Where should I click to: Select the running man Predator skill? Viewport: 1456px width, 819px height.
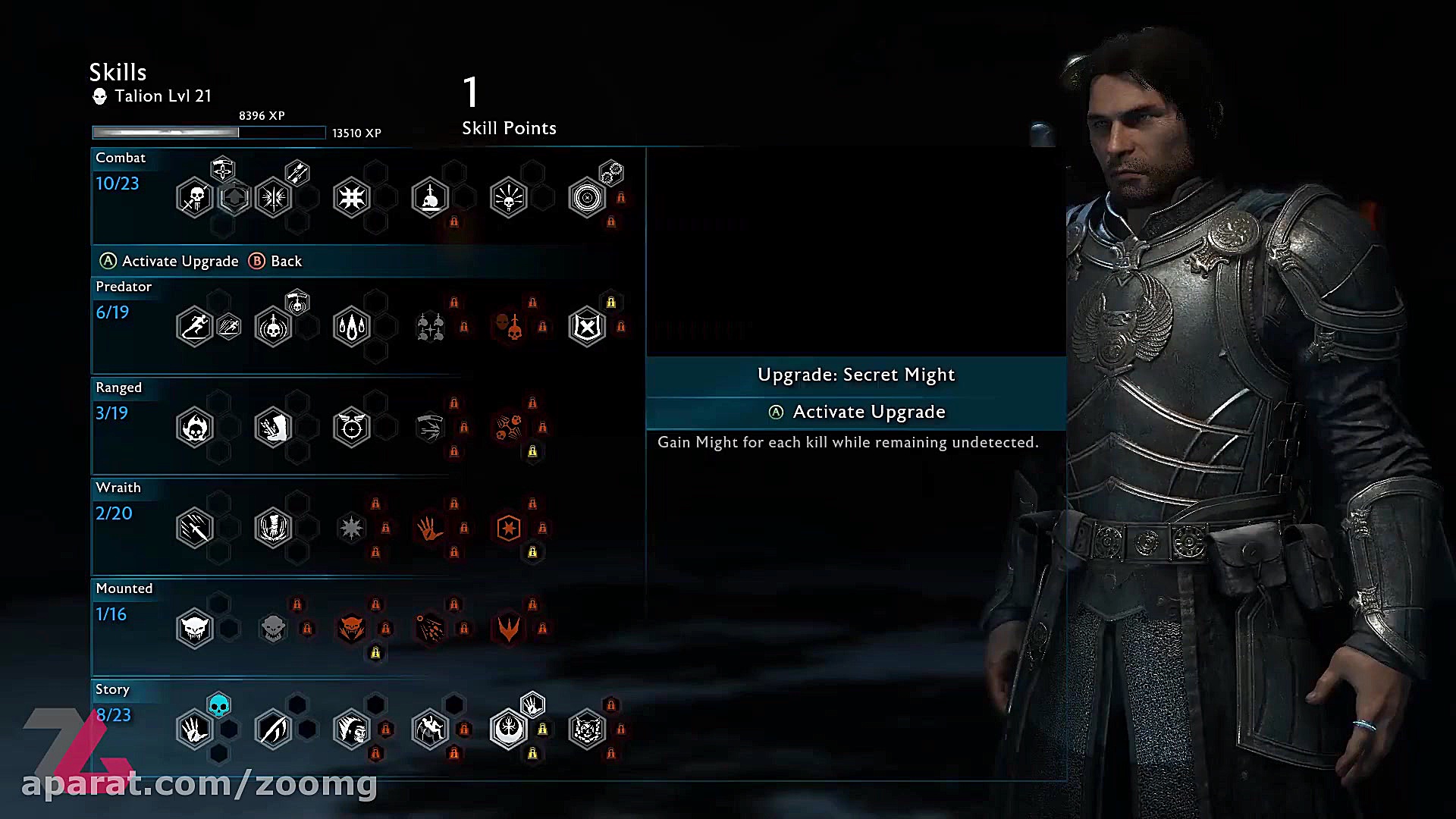[195, 327]
